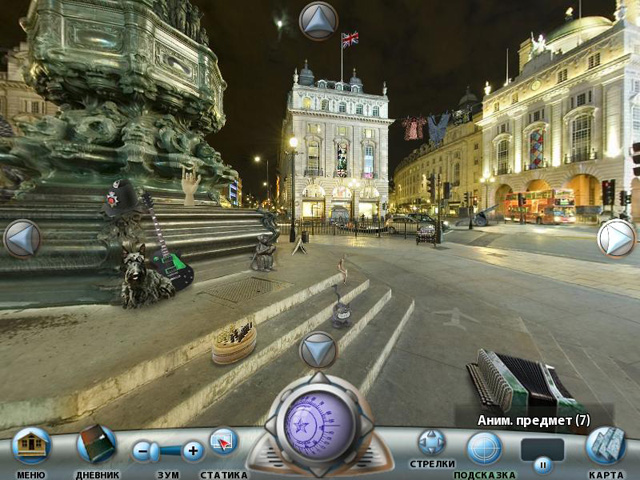
Task: Look down with the down arrow
Action: (318, 349)
